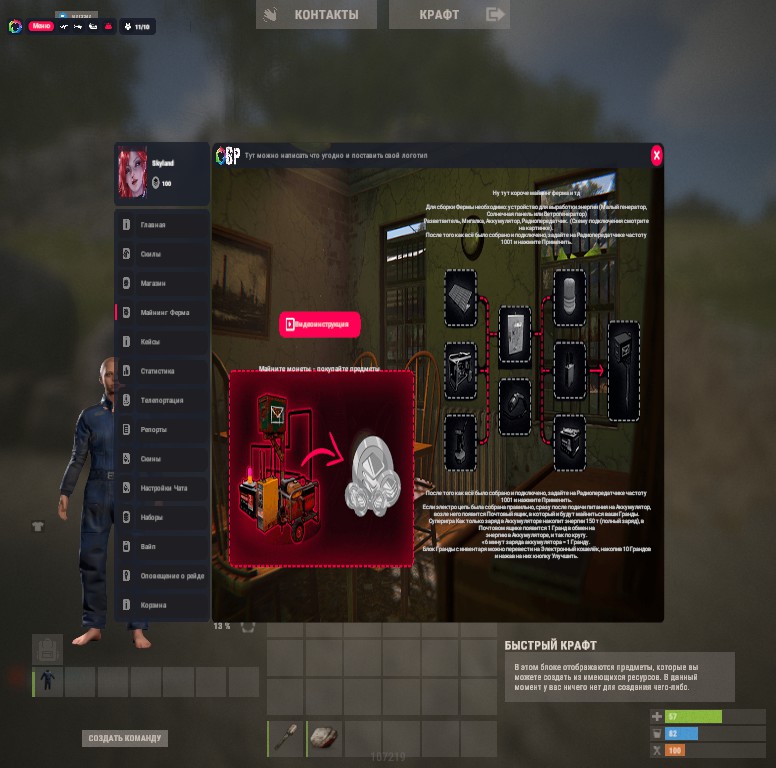The width and height of the screenshot is (776, 768).
Task: Open Оповещение о рейде section
Action: [x=162, y=576]
